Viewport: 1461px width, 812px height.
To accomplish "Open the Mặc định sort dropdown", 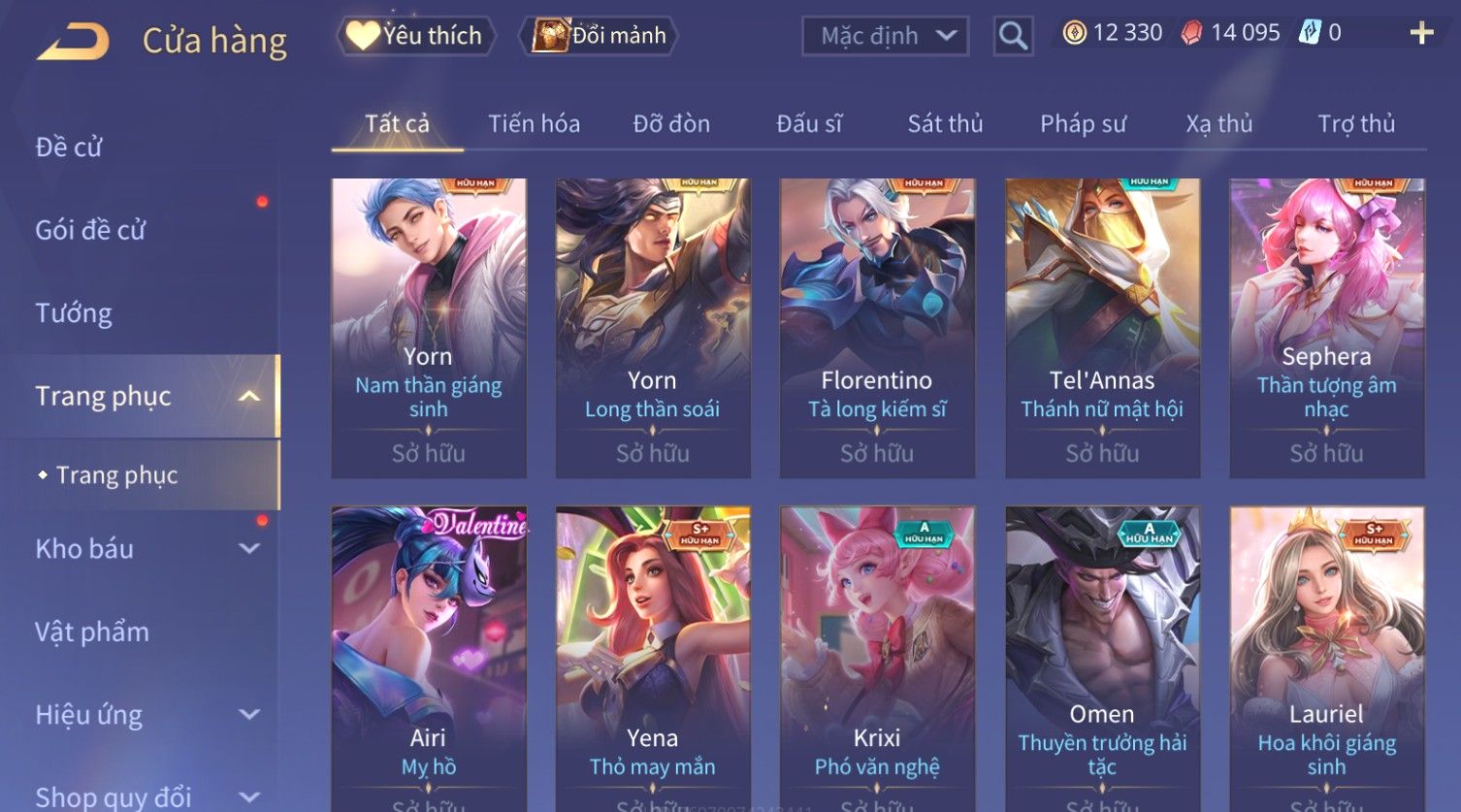I will [885, 36].
